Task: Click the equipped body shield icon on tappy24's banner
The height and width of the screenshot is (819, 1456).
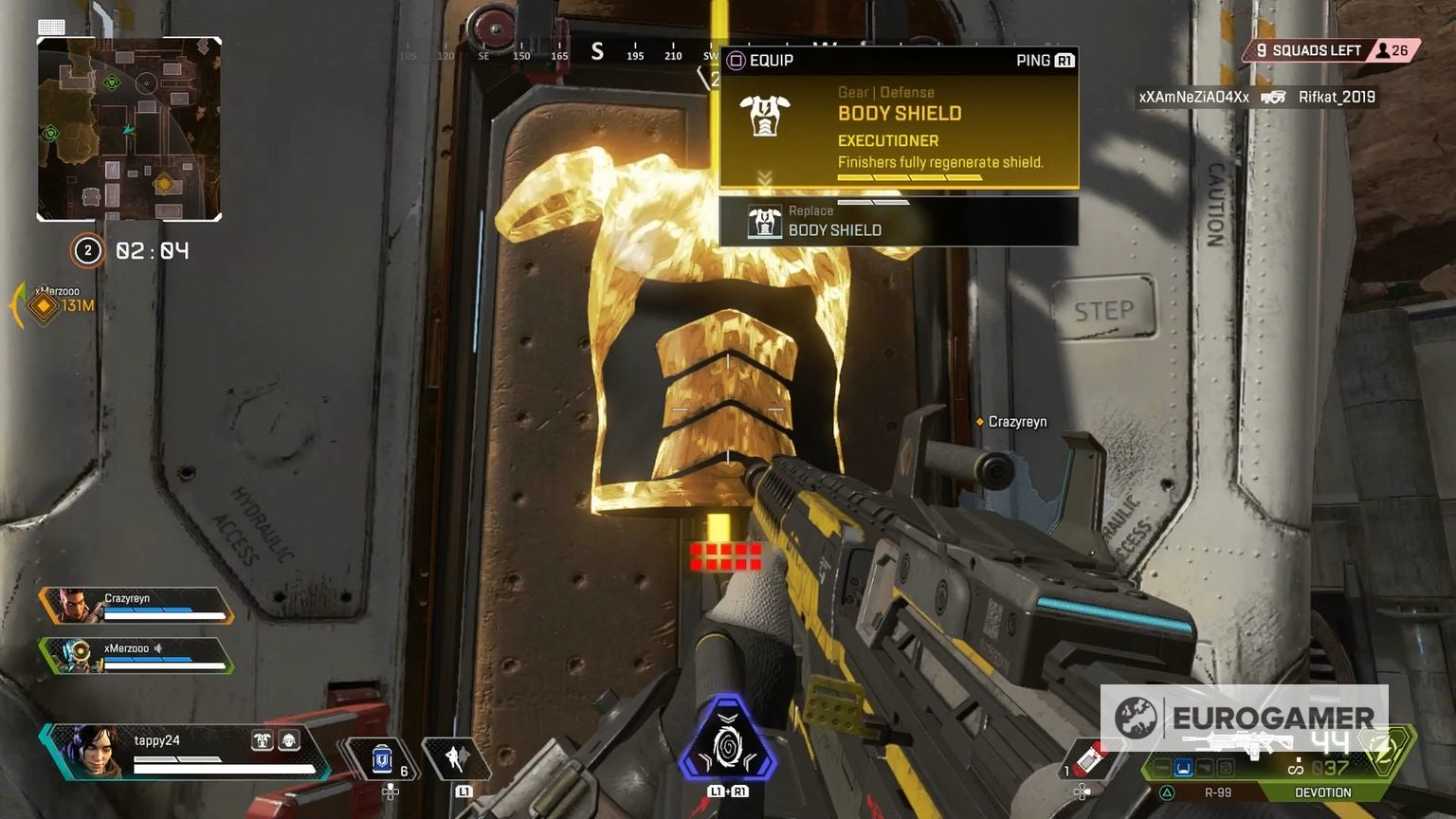Action: (x=262, y=740)
